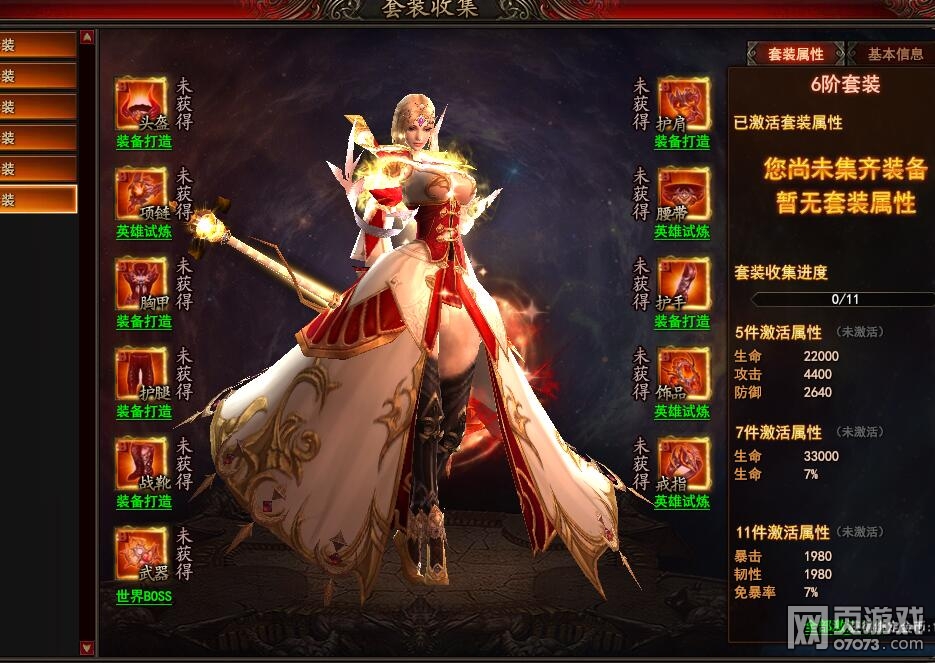Select the 戒指 ring equipment slot

[684, 463]
